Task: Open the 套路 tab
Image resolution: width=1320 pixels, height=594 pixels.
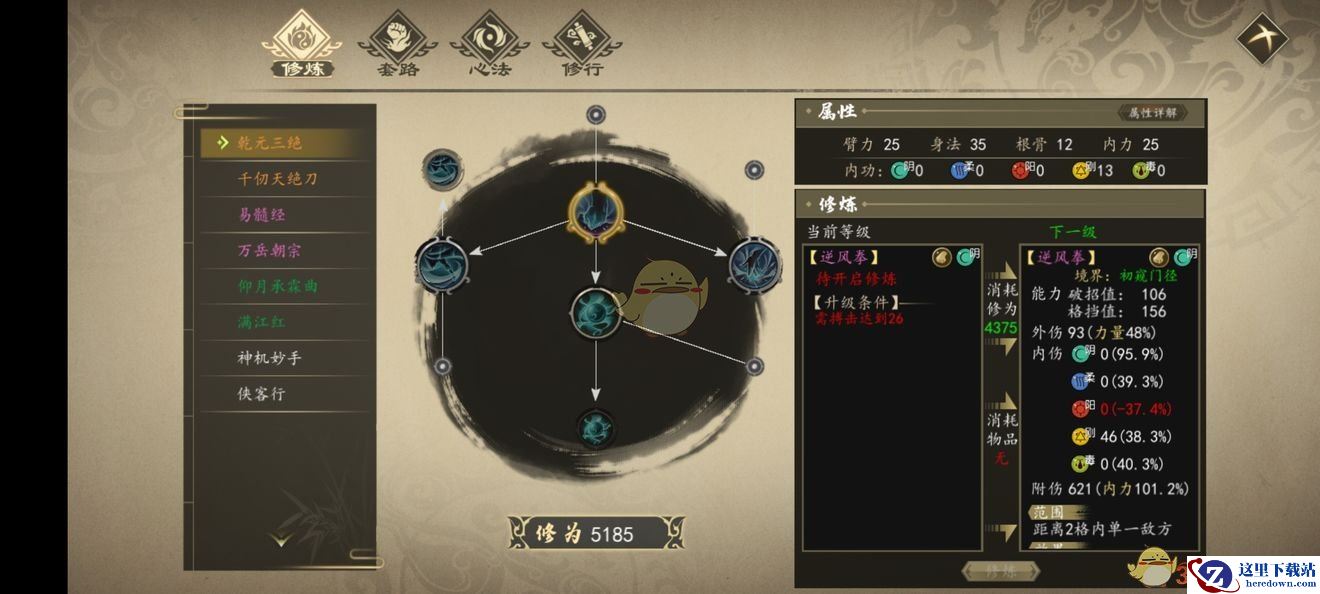Action: [x=398, y=44]
